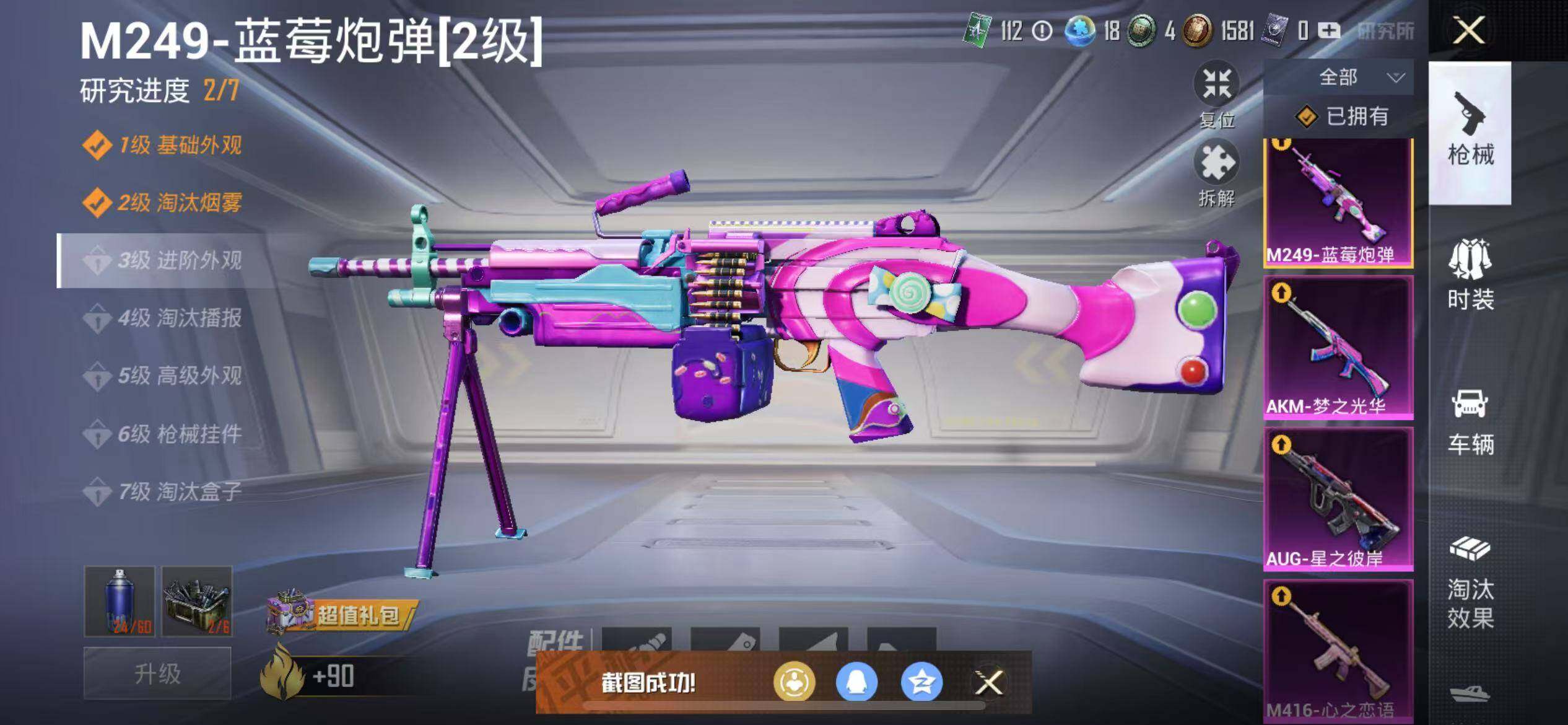Image resolution: width=1568 pixels, height=725 pixels.
Task: Select the M249-蓝莓炮弹 skin thumbnail
Action: [x=1338, y=201]
